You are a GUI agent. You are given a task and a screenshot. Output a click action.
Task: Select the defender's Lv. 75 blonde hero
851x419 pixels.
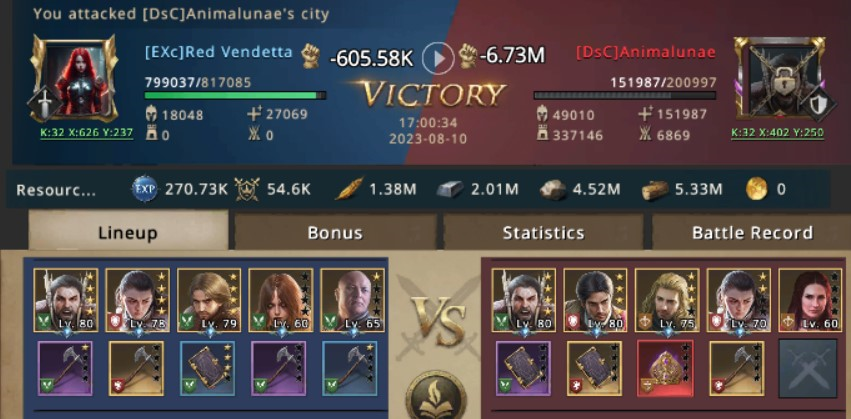click(666, 300)
